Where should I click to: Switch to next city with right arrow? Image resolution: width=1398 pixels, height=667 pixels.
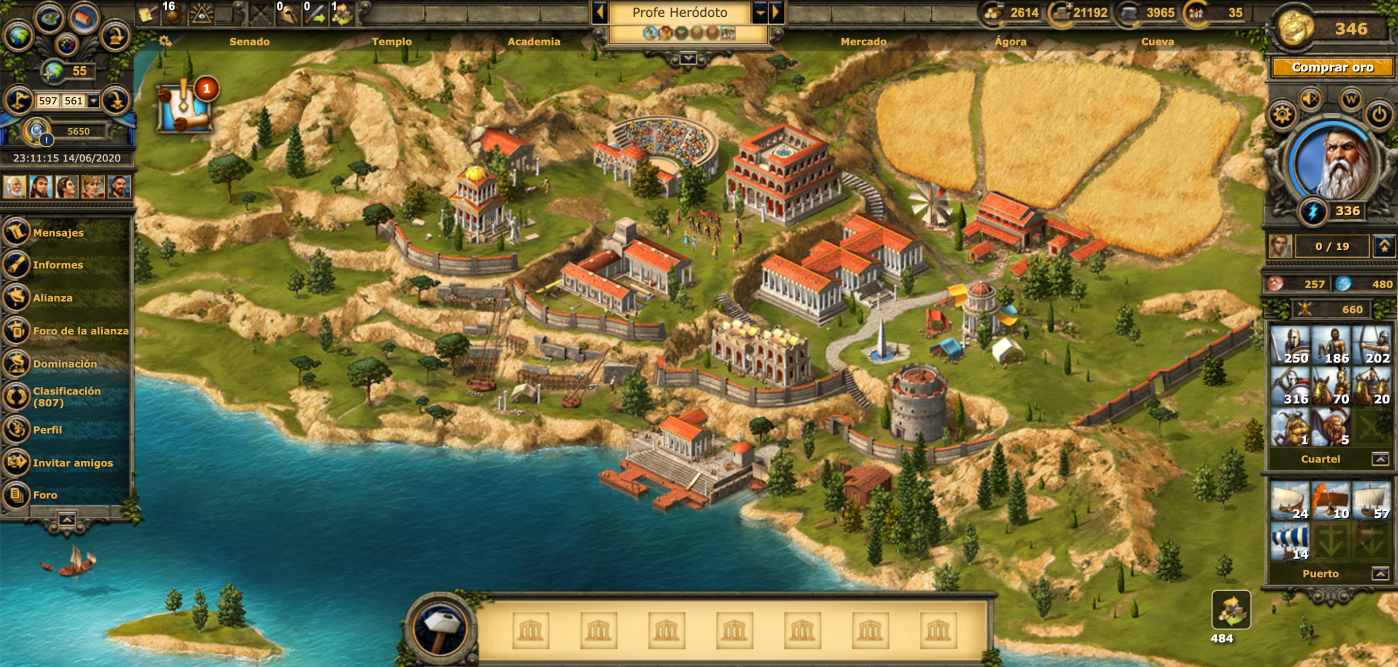[776, 12]
